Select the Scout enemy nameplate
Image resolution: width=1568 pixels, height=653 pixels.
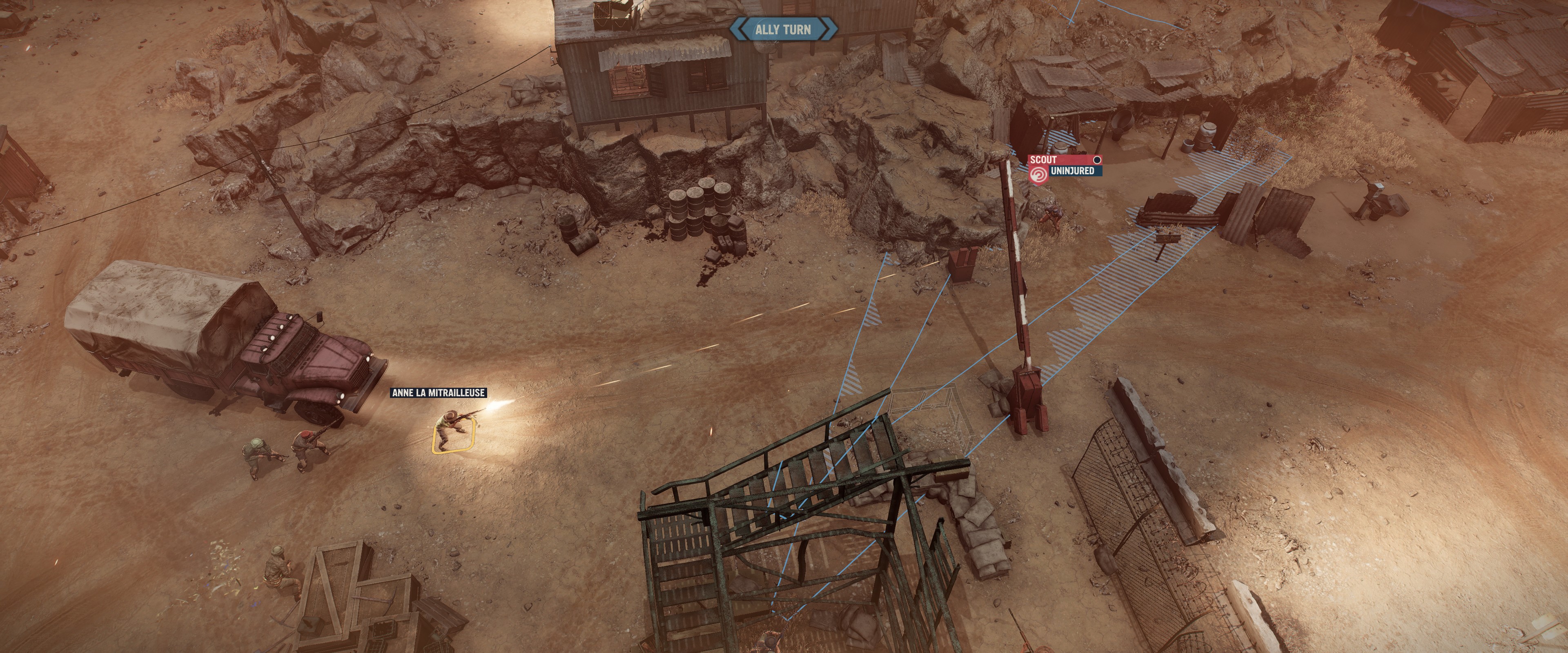1063,160
